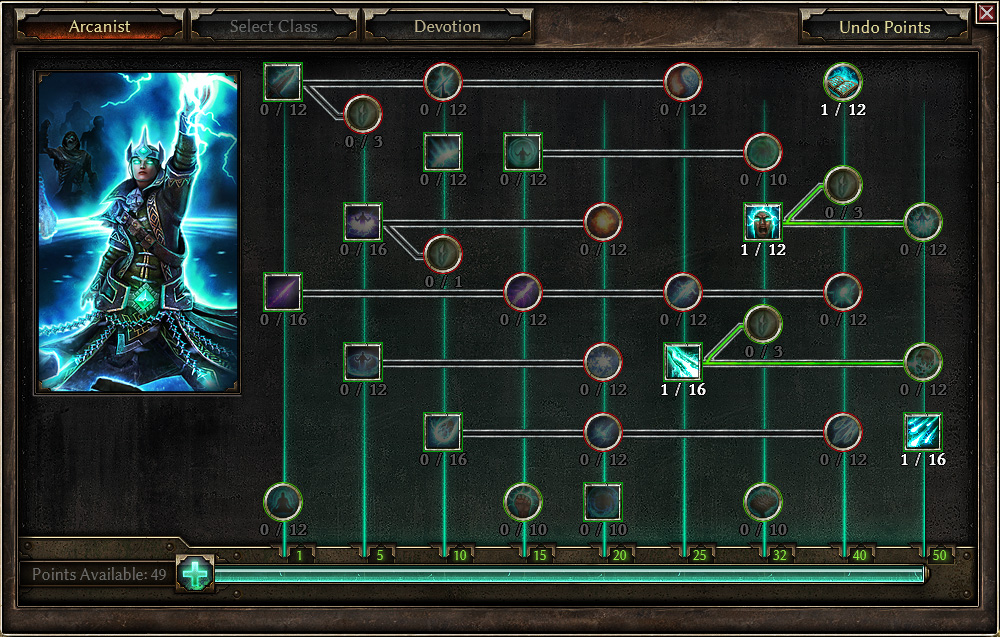The width and height of the screenshot is (1000, 637).
Task: Select the skill node showing 0 / 1
Action: (443, 254)
